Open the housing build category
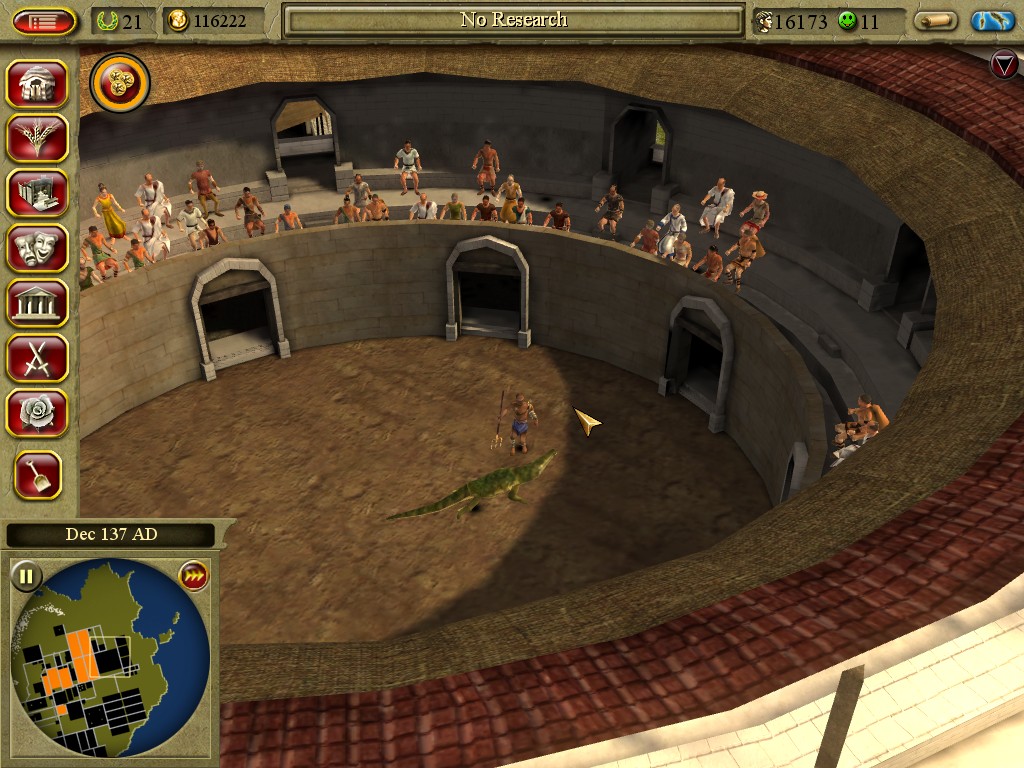 38,84
